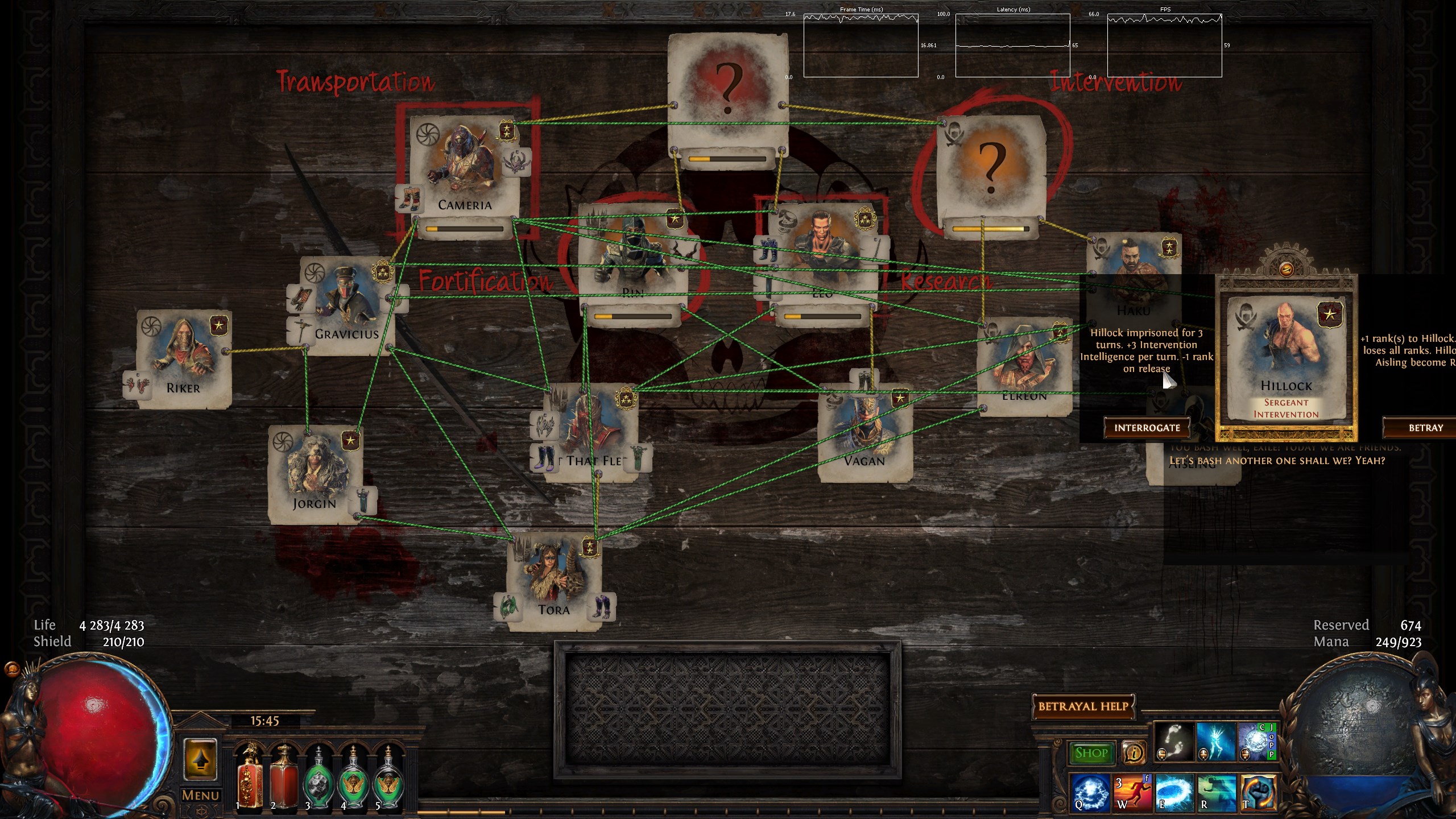The width and height of the screenshot is (1456, 819).
Task: Activate the footprints skill icon
Action: pyautogui.click(x=1174, y=742)
